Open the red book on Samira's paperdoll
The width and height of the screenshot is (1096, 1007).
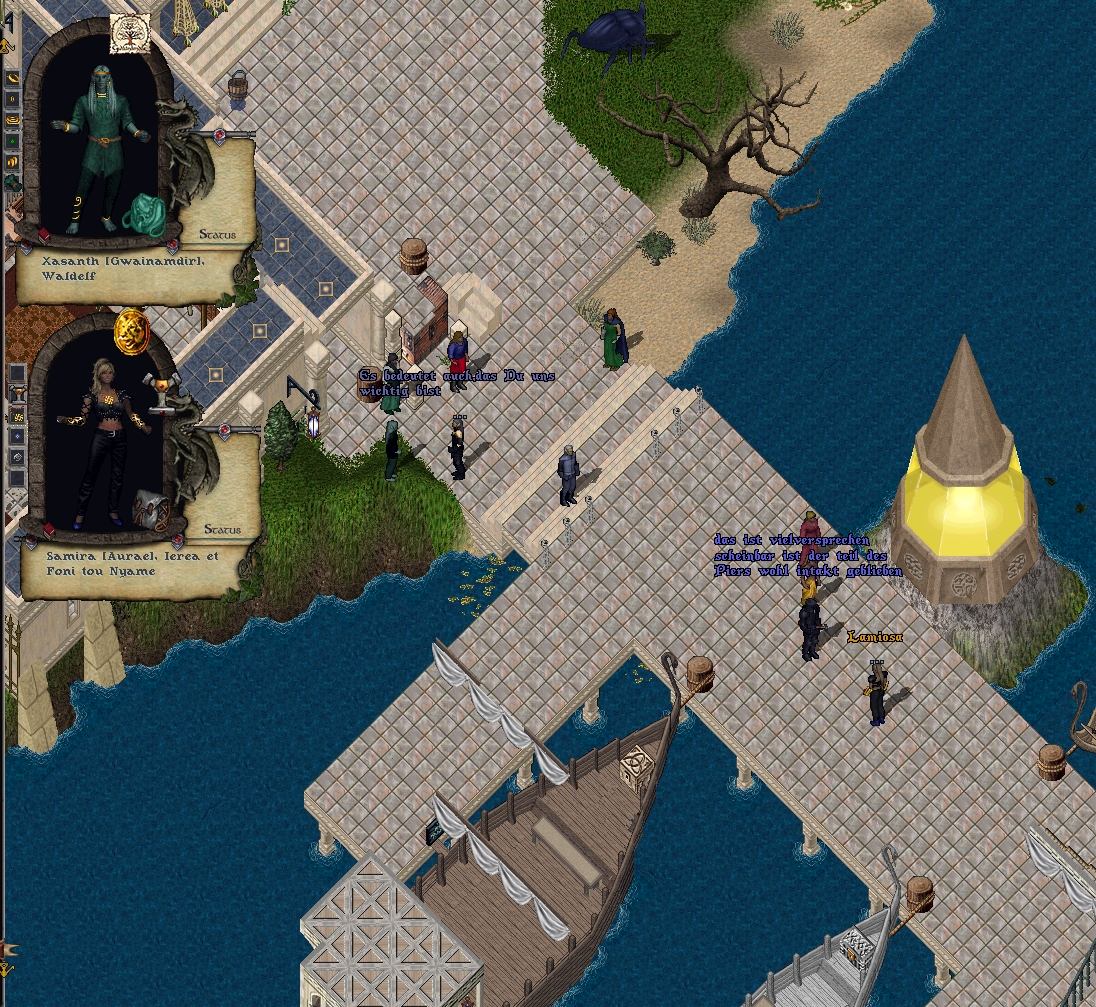49,530
